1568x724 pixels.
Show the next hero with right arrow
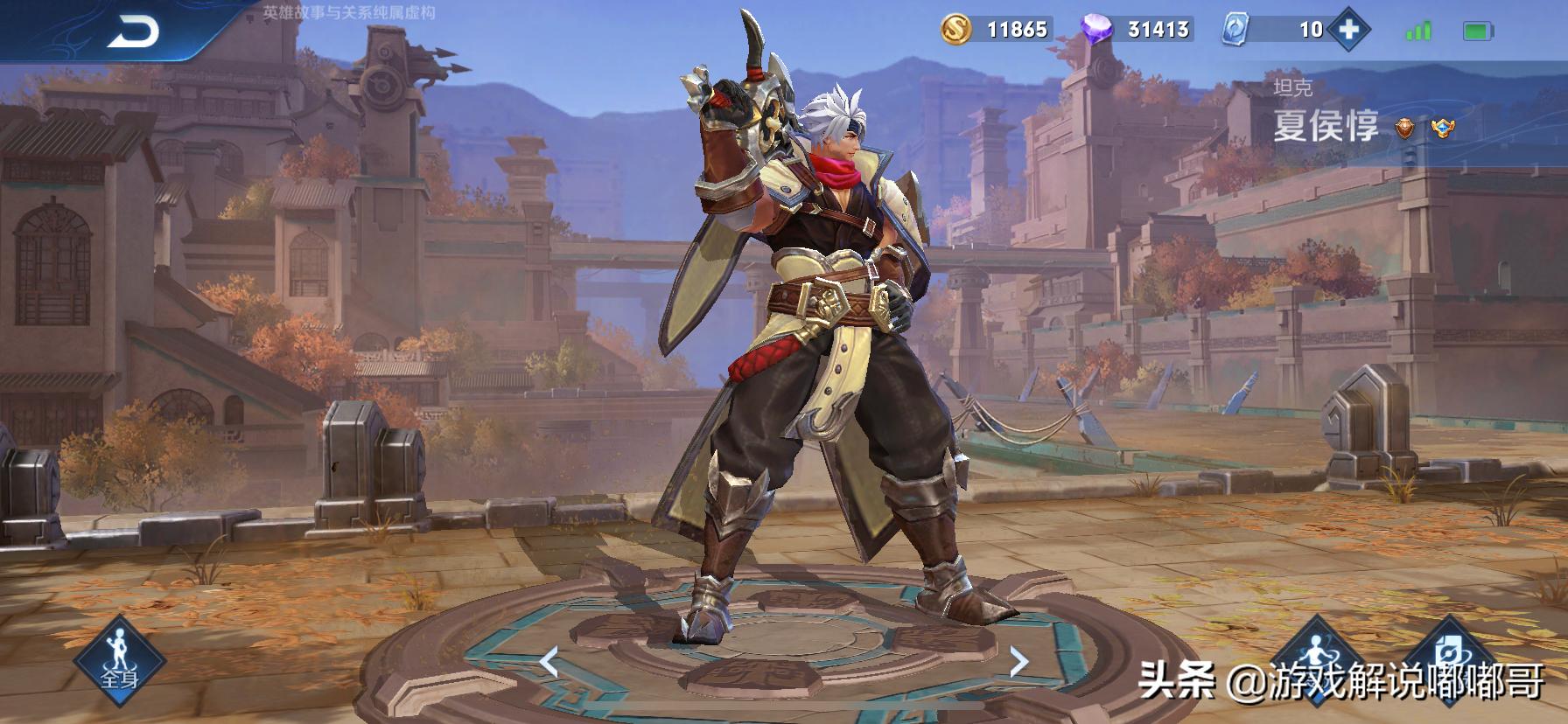click(x=1018, y=662)
